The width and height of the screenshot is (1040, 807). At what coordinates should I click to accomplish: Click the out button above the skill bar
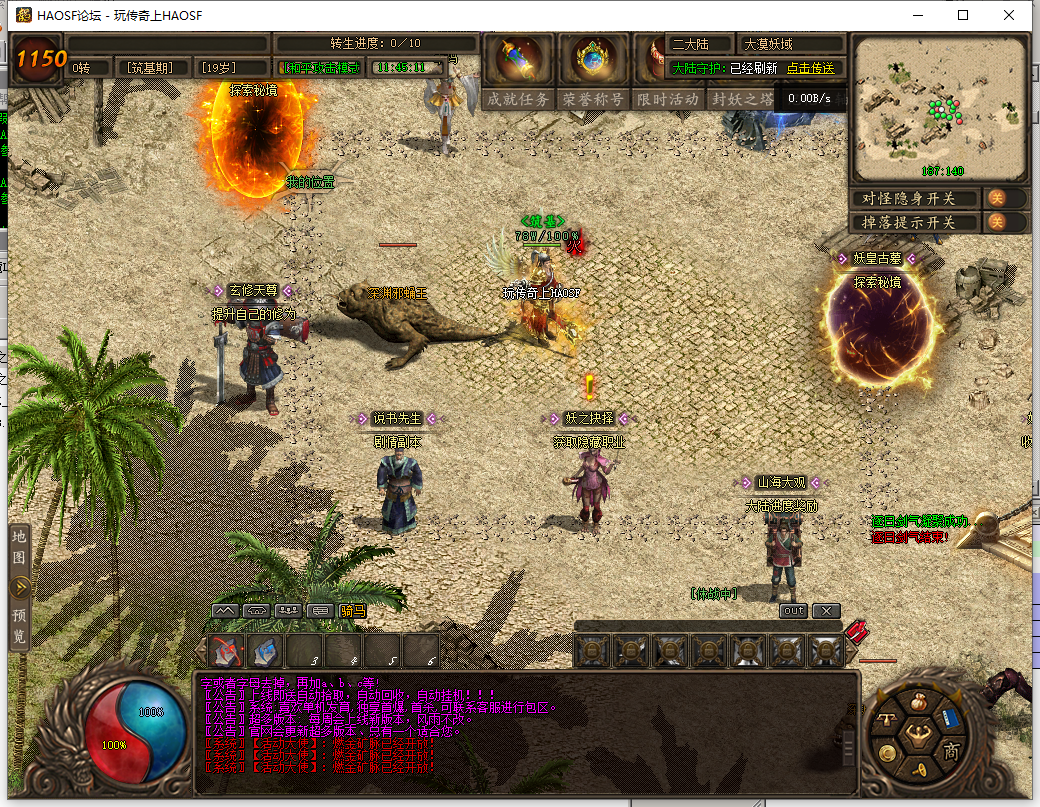pyautogui.click(x=793, y=610)
